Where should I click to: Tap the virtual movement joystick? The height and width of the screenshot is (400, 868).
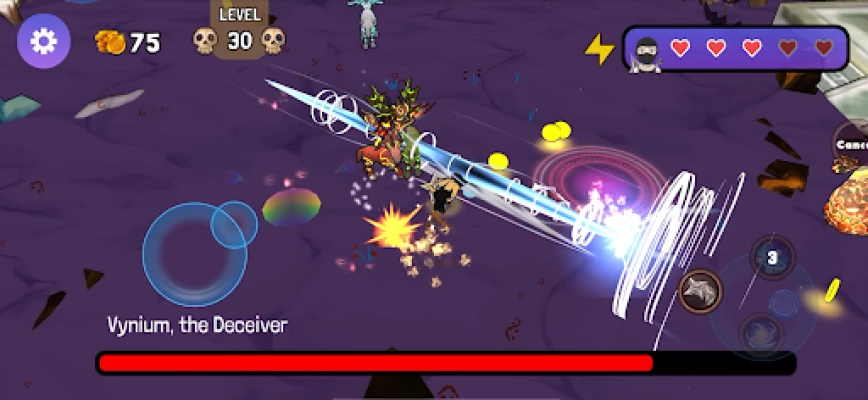195,253
